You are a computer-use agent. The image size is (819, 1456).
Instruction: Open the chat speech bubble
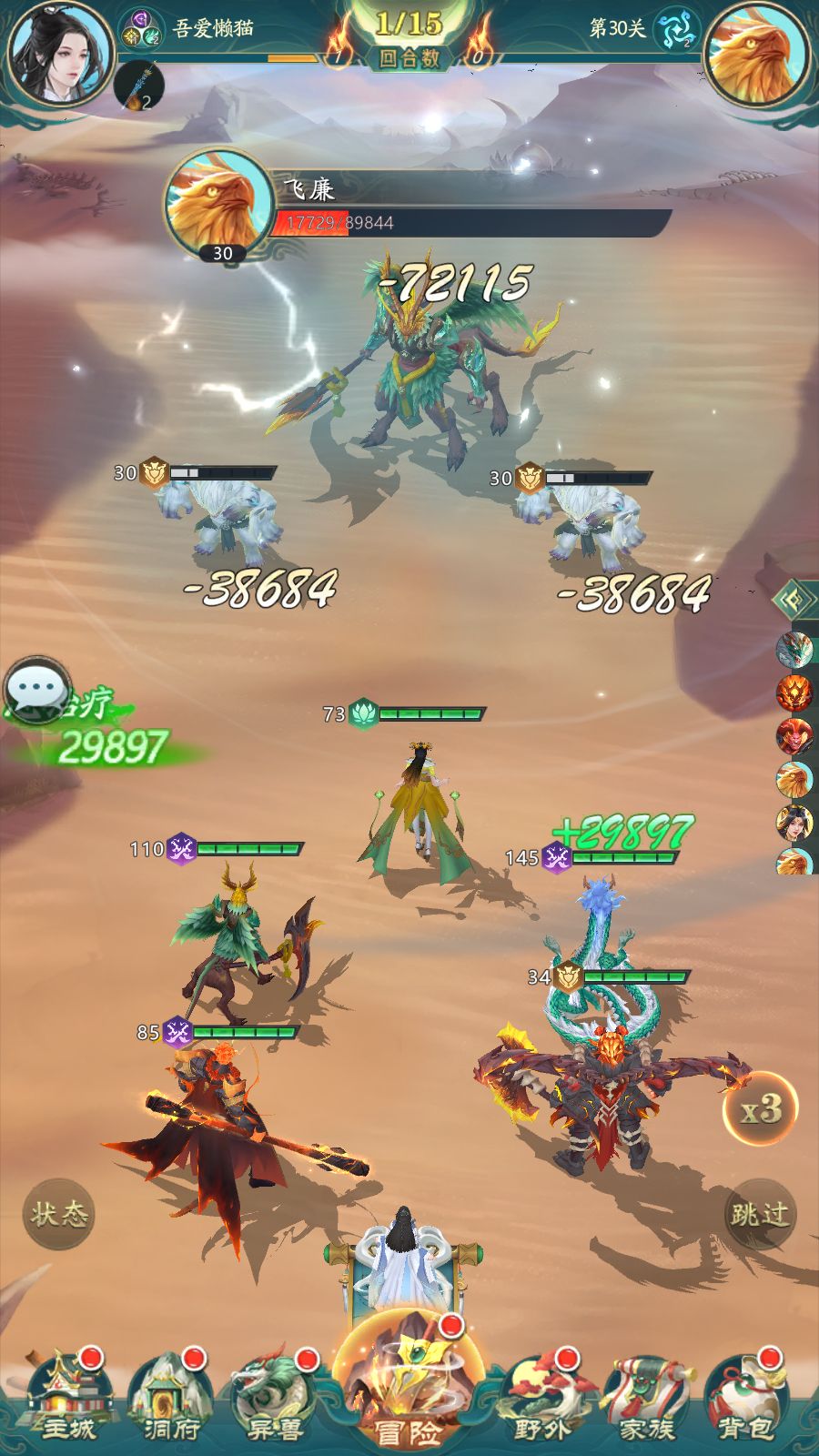point(37,688)
